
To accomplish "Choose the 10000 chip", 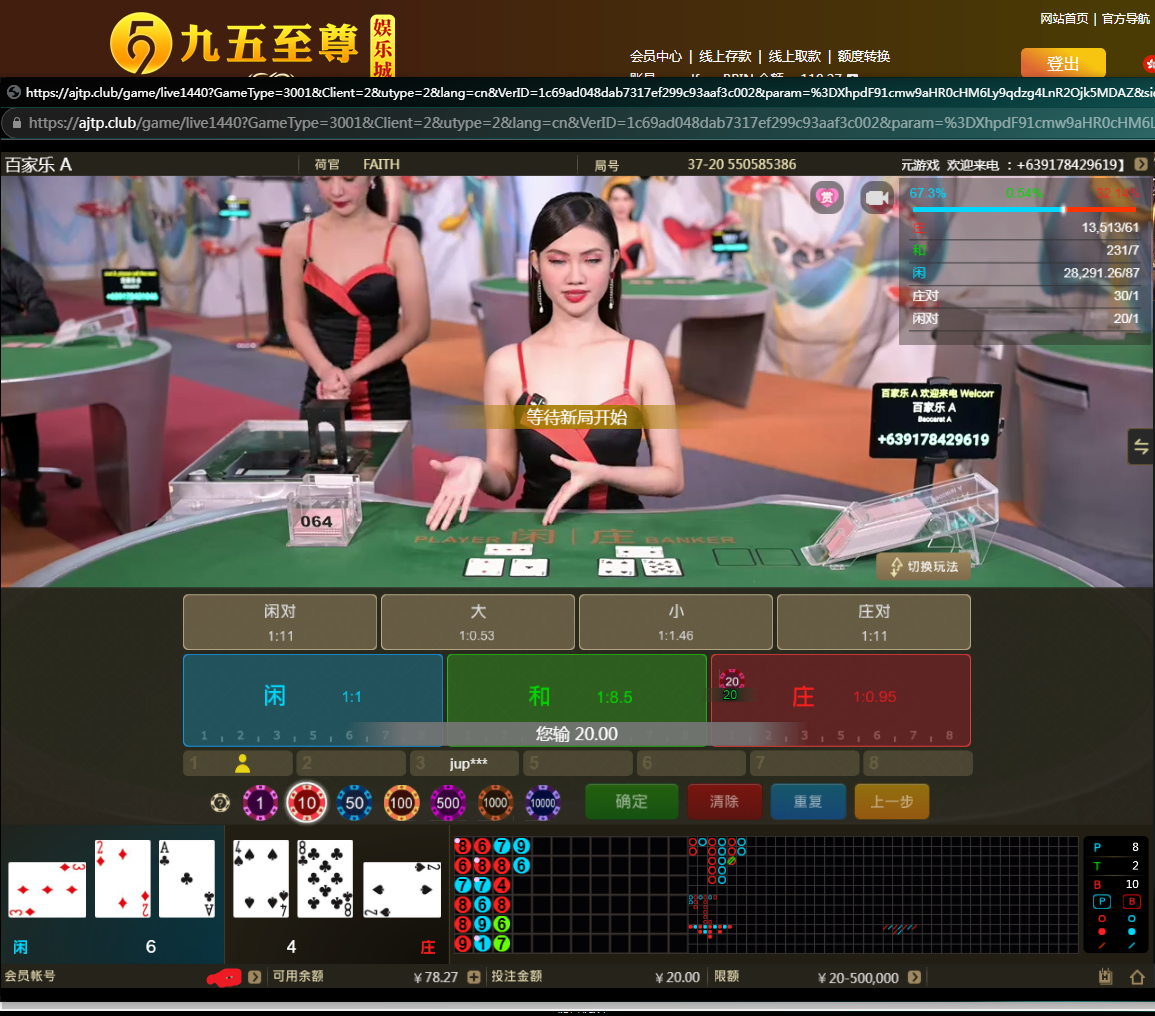I will 542,802.
